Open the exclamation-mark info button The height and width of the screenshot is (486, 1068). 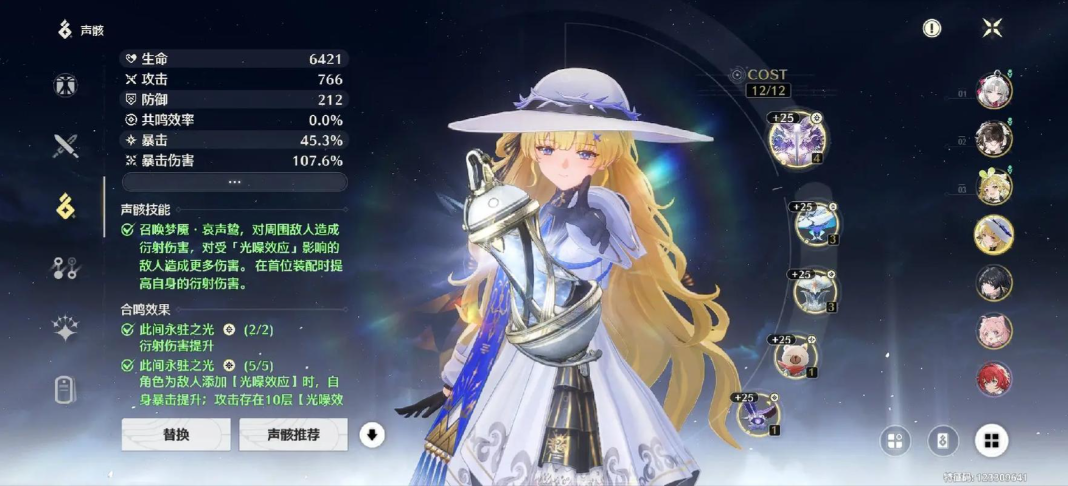[932, 28]
